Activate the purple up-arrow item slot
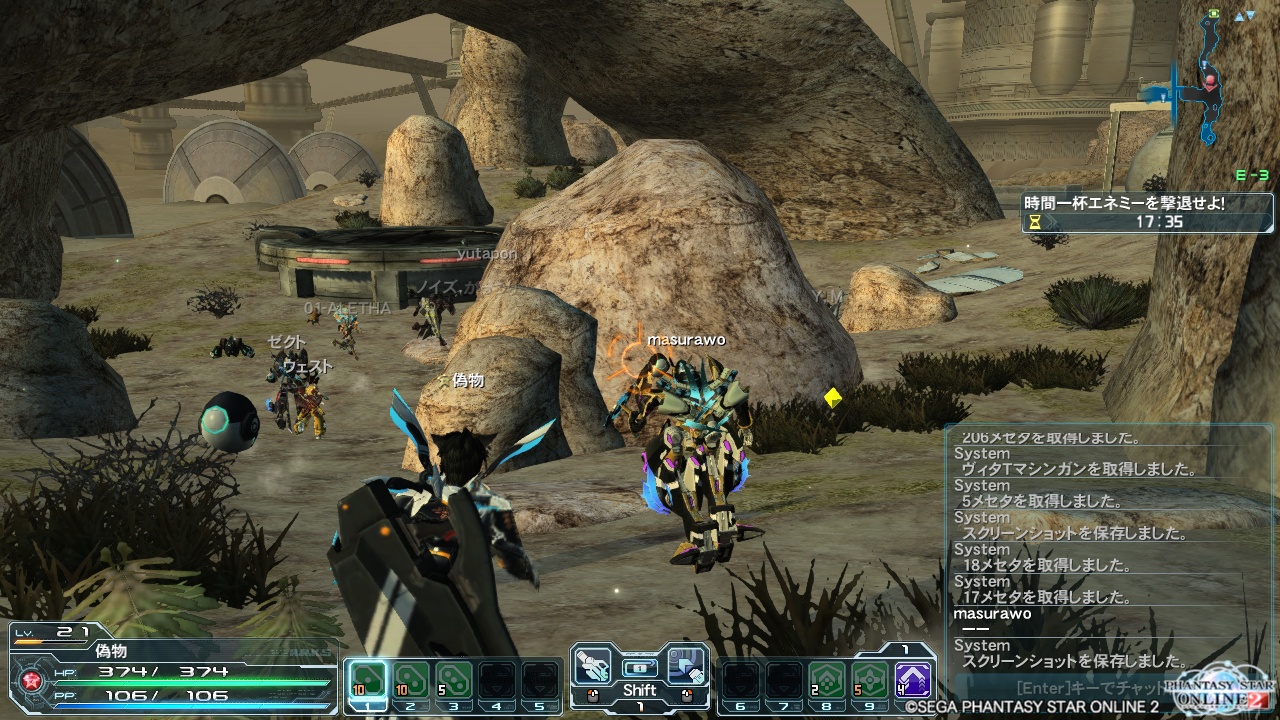1280x720 pixels. tap(913, 680)
